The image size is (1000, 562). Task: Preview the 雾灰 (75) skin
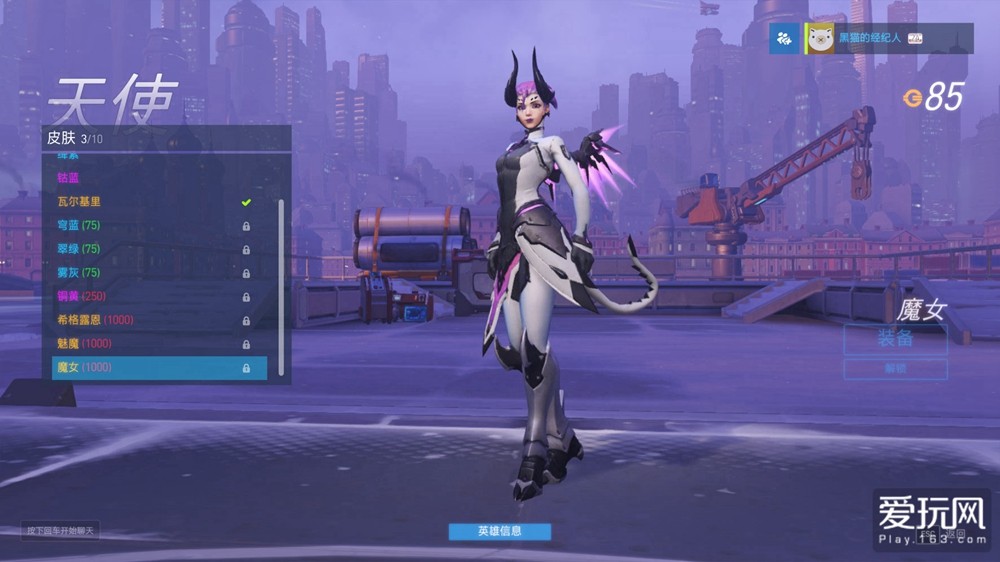point(150,272)
